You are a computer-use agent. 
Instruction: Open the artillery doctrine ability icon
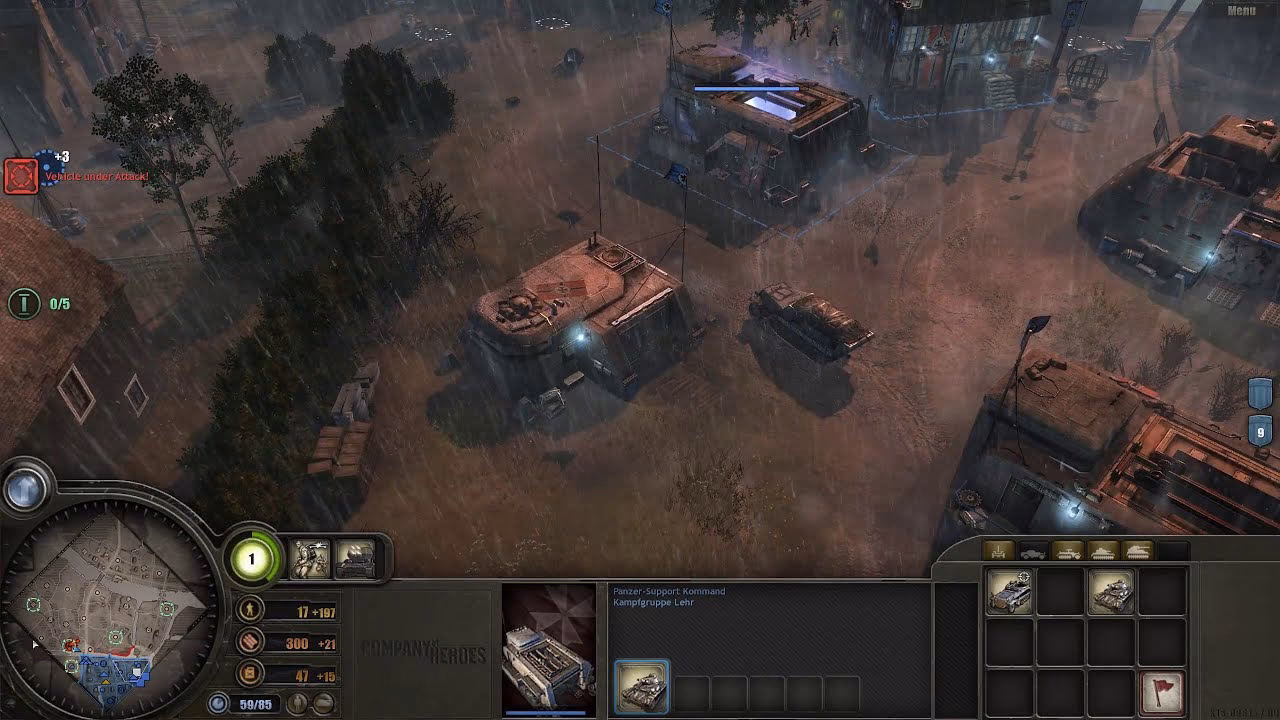(357, 559)
